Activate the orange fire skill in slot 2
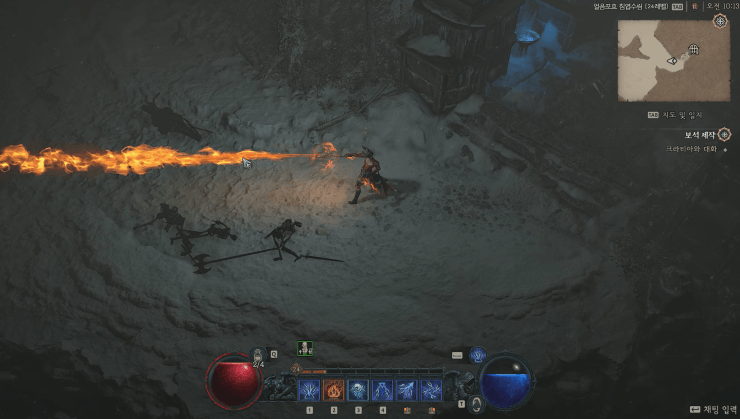The width and height of the screenshot is (740, 419). pyautogui.click(x=333, y=388)
